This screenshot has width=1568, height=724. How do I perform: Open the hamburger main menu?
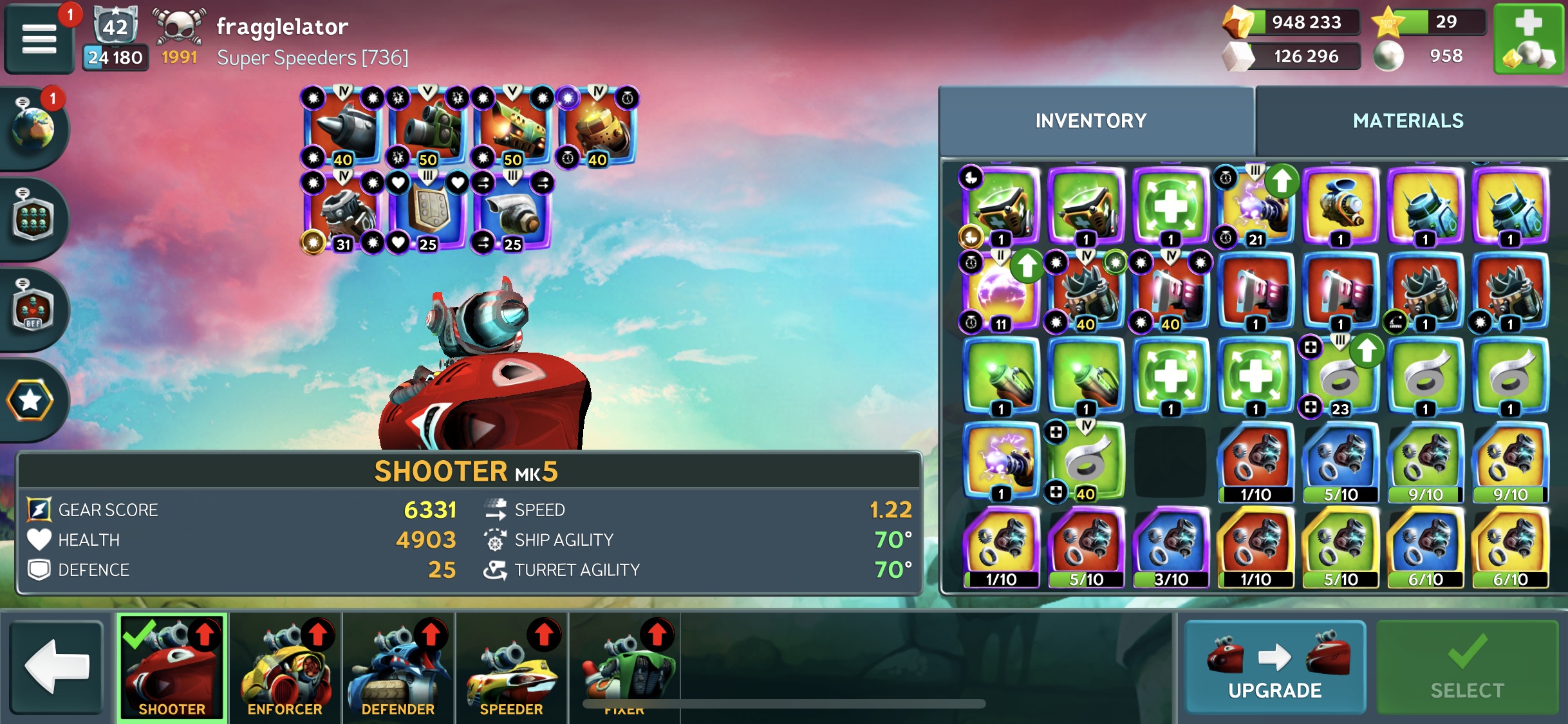point(39,39)
